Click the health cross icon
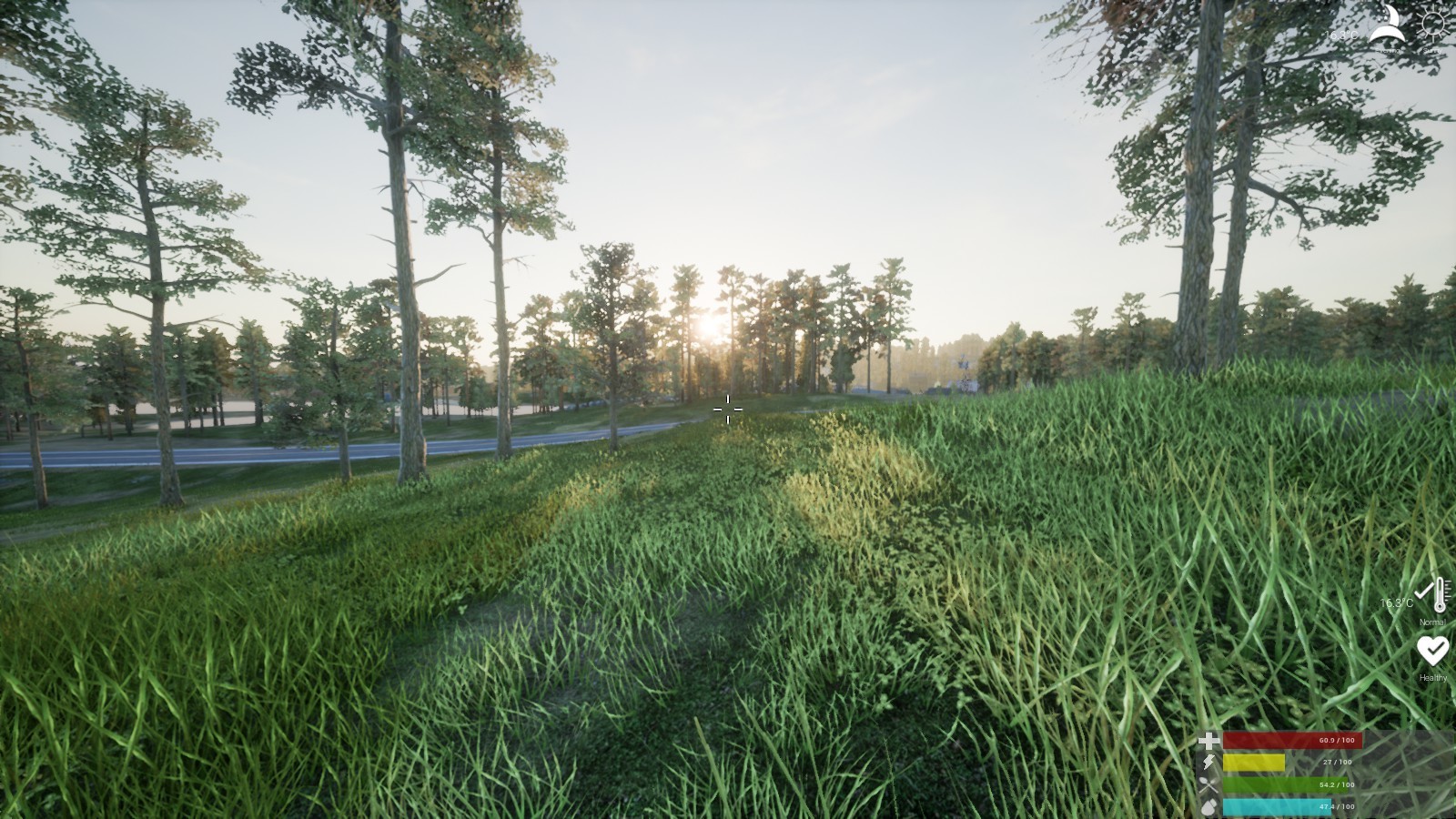The image size is (1456, 819). (1210, 740)
